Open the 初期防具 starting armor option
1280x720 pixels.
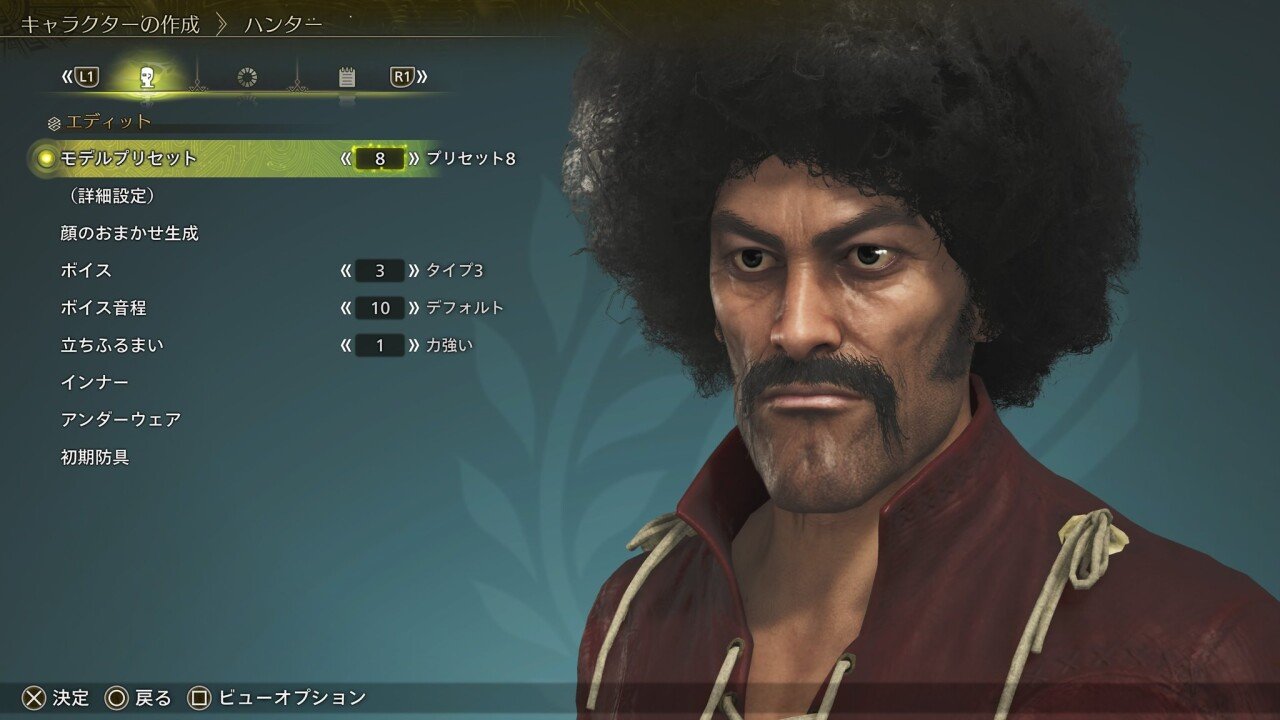tap(95, 458)
